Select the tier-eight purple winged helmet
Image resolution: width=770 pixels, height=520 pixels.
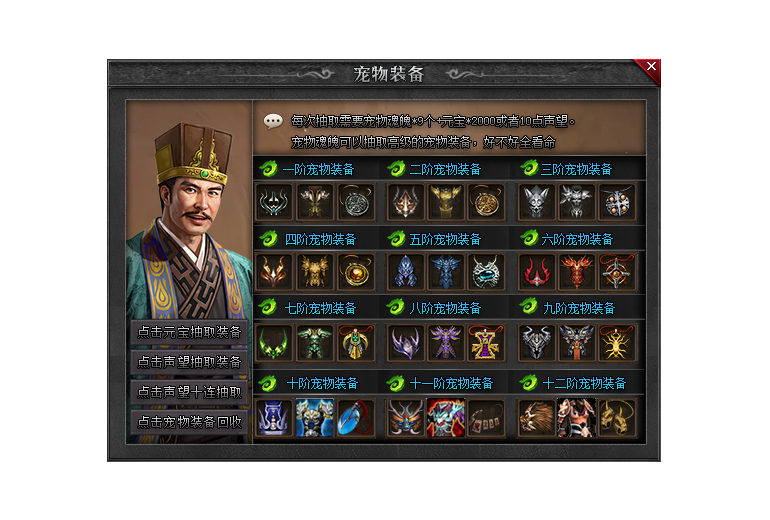click(x=404, y=342)
